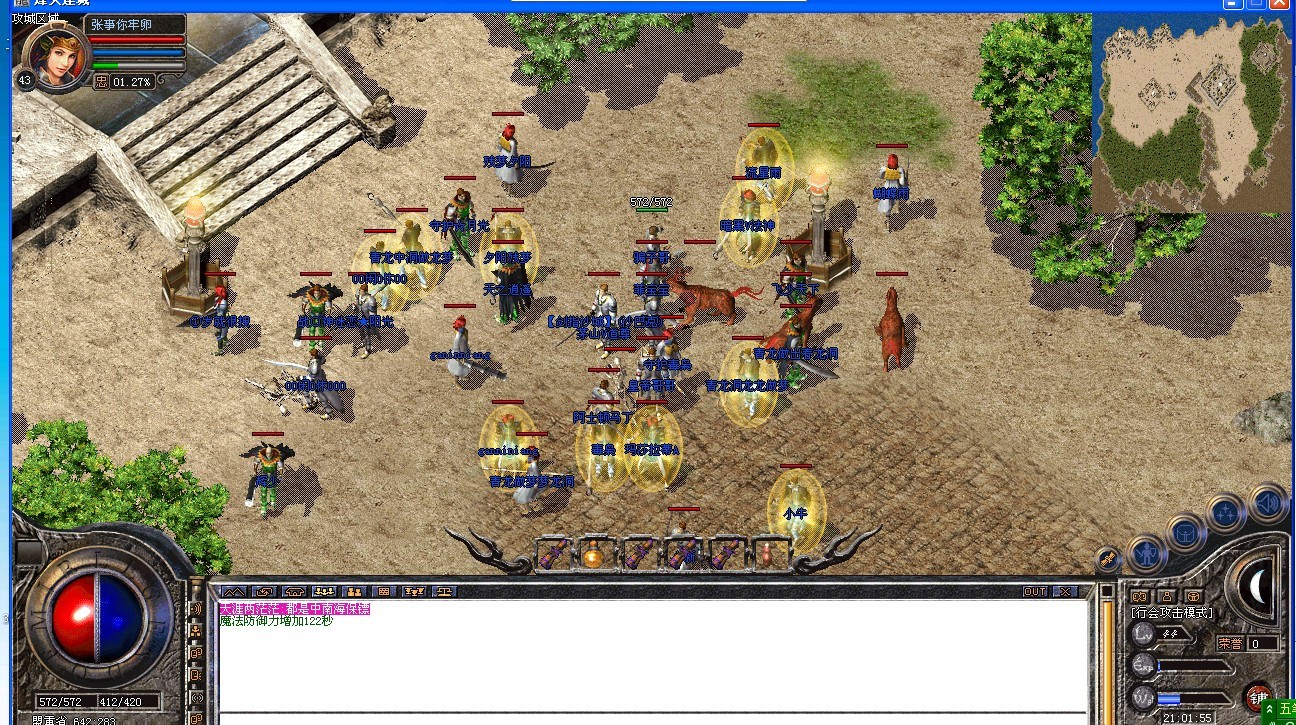Click the chat scrollbar up arrow
1296x725 pixels.
click(x=1107, y=592)
